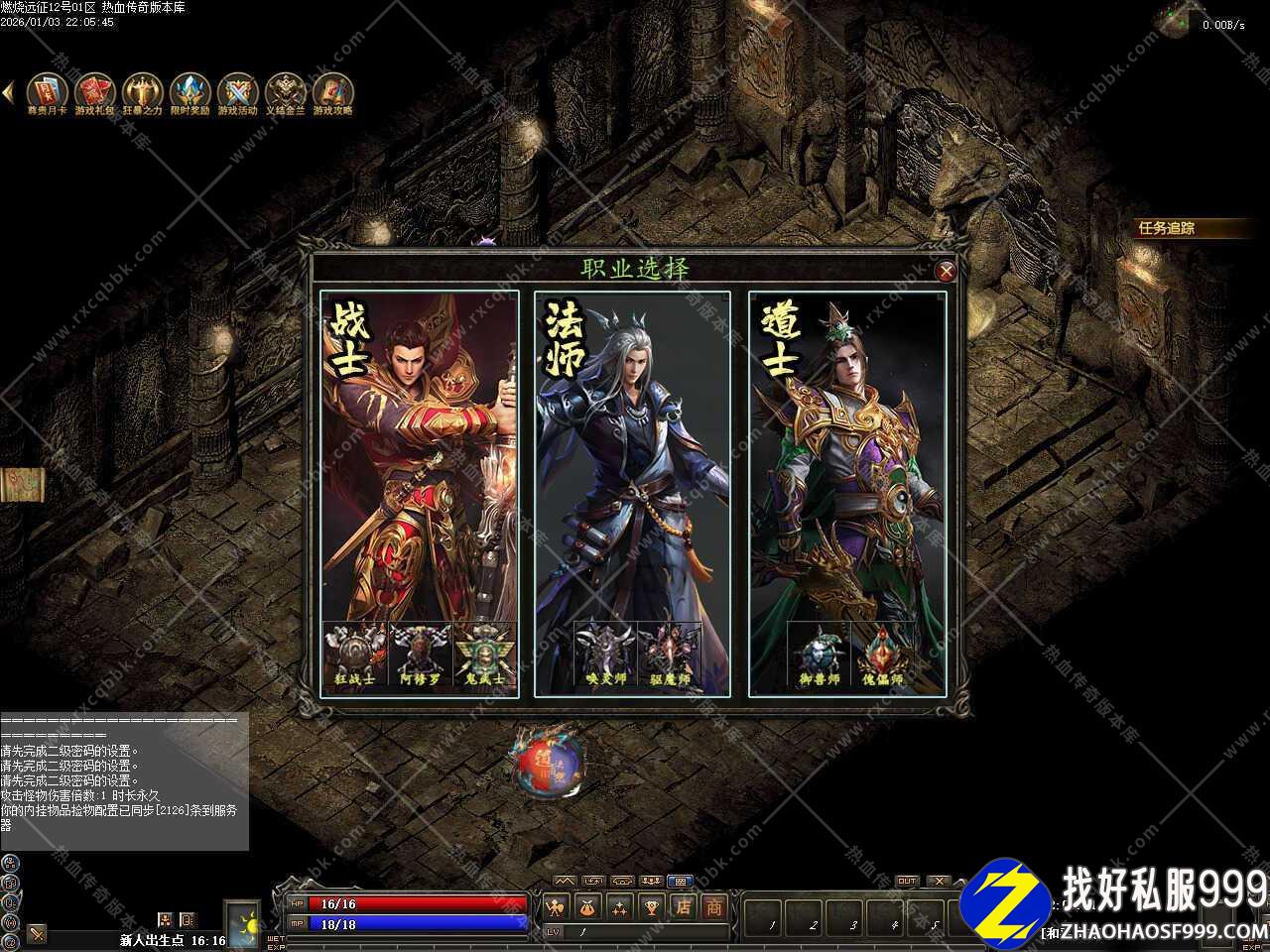This screenshot has width=1270, height=952.
Task: Choose the 傀儡师 subclass emblem
Action: tap(883, 654)
